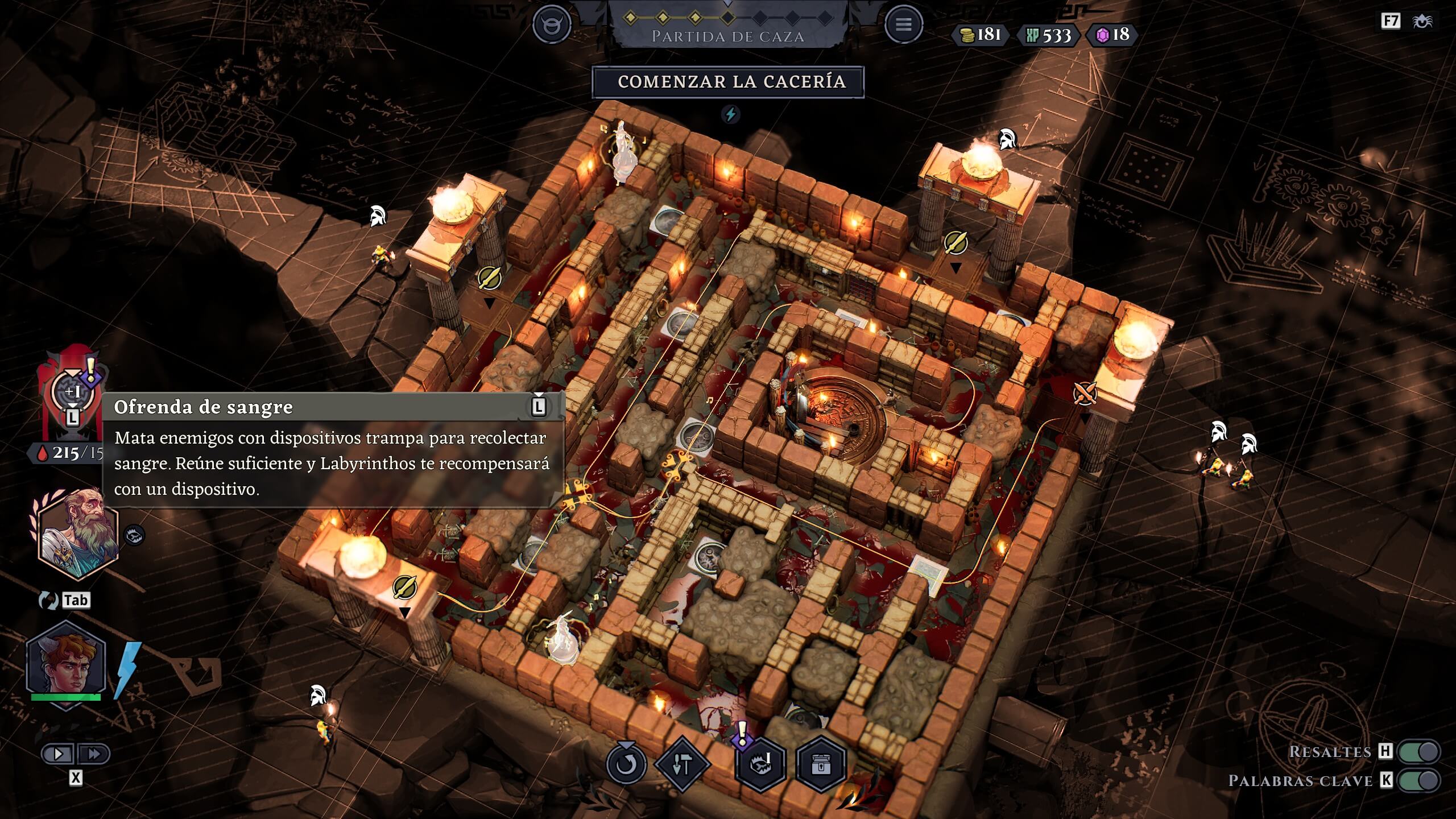Open the trowel and hammer build menu
Image resolution: width=1456 pixels, height=819 pixels.
tap(681, 765)
